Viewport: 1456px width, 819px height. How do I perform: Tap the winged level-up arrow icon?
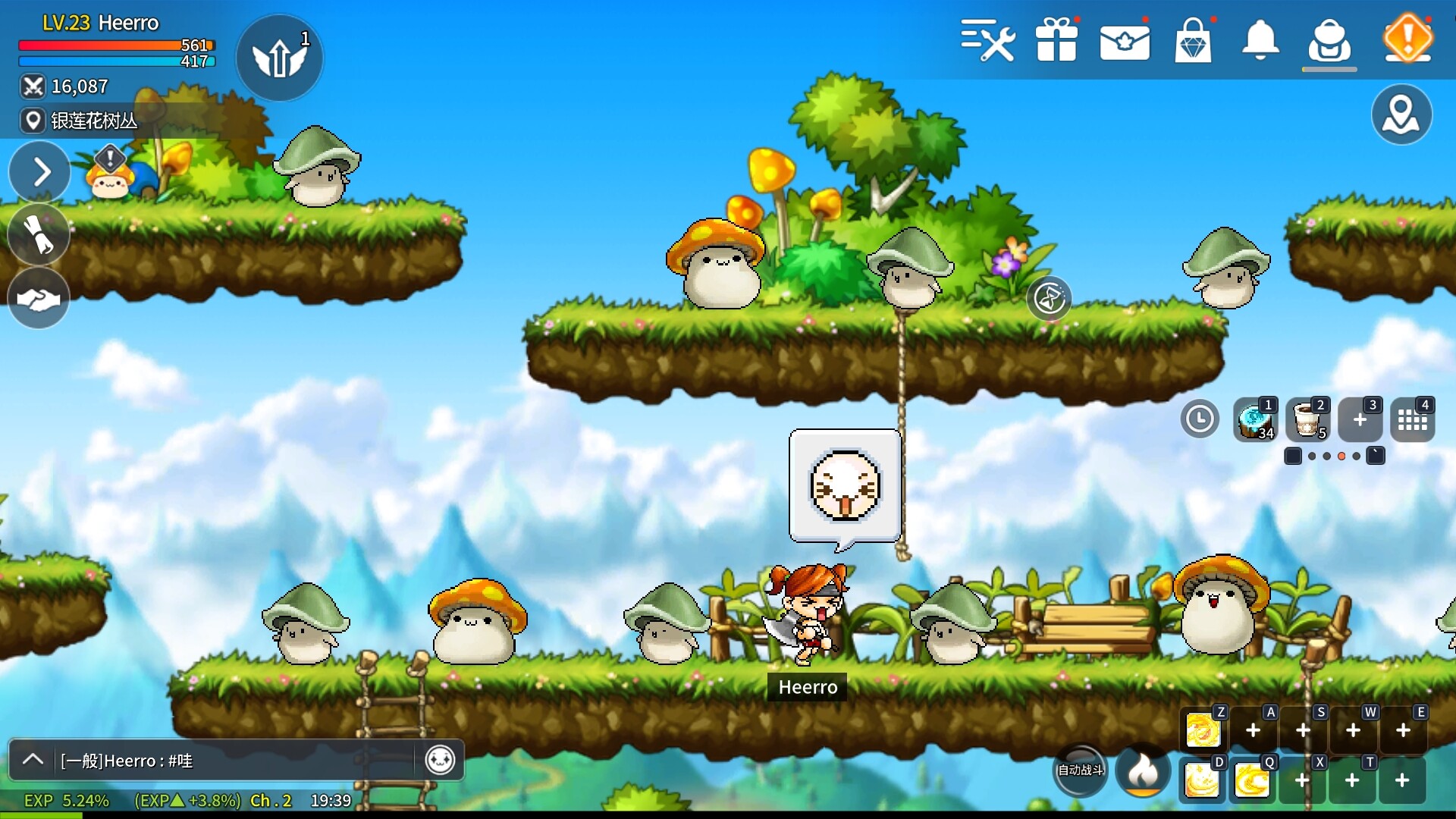pyautogui.click(x=279, y=58)
